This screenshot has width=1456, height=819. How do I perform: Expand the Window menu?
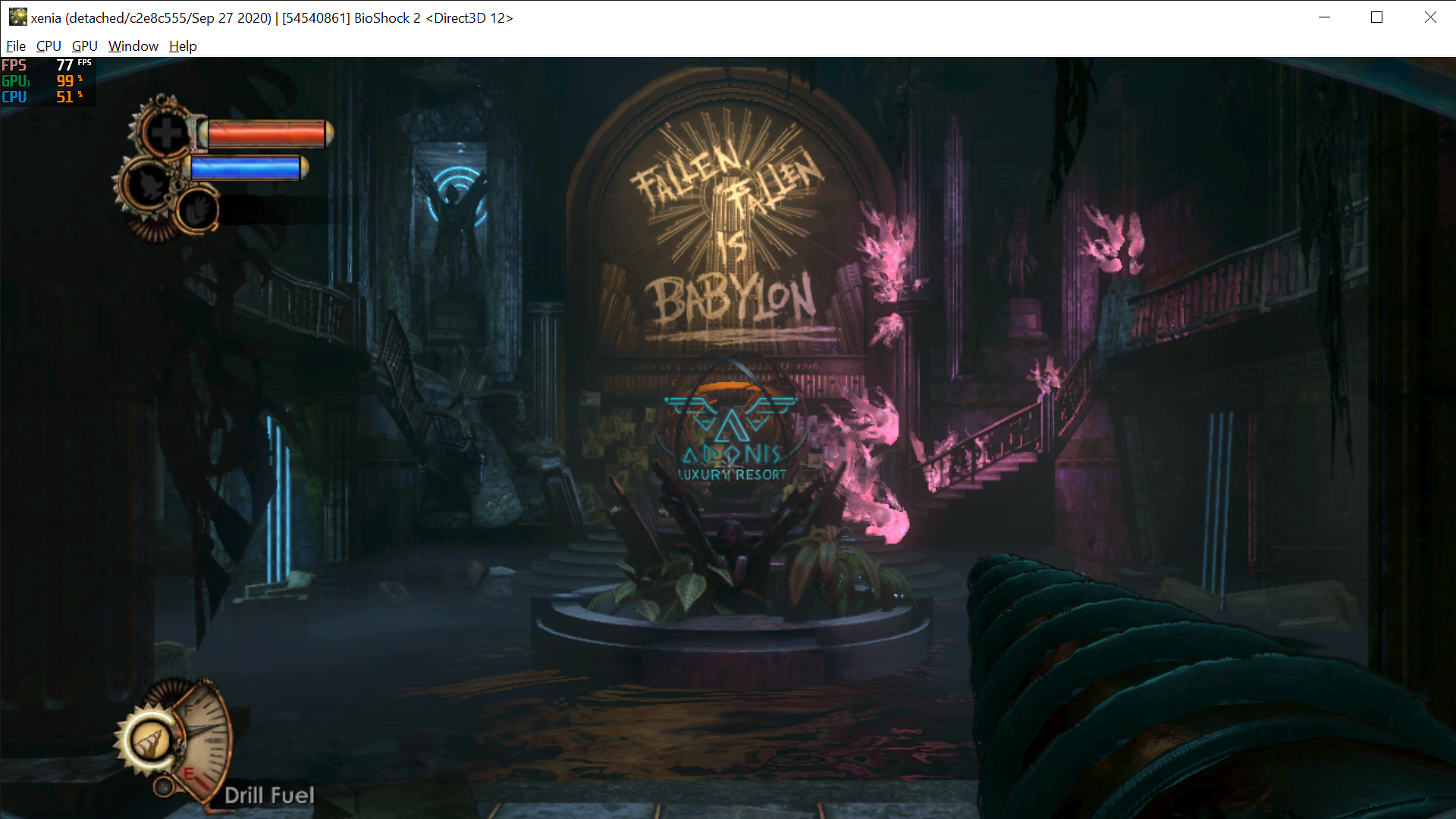coord(133,46)
